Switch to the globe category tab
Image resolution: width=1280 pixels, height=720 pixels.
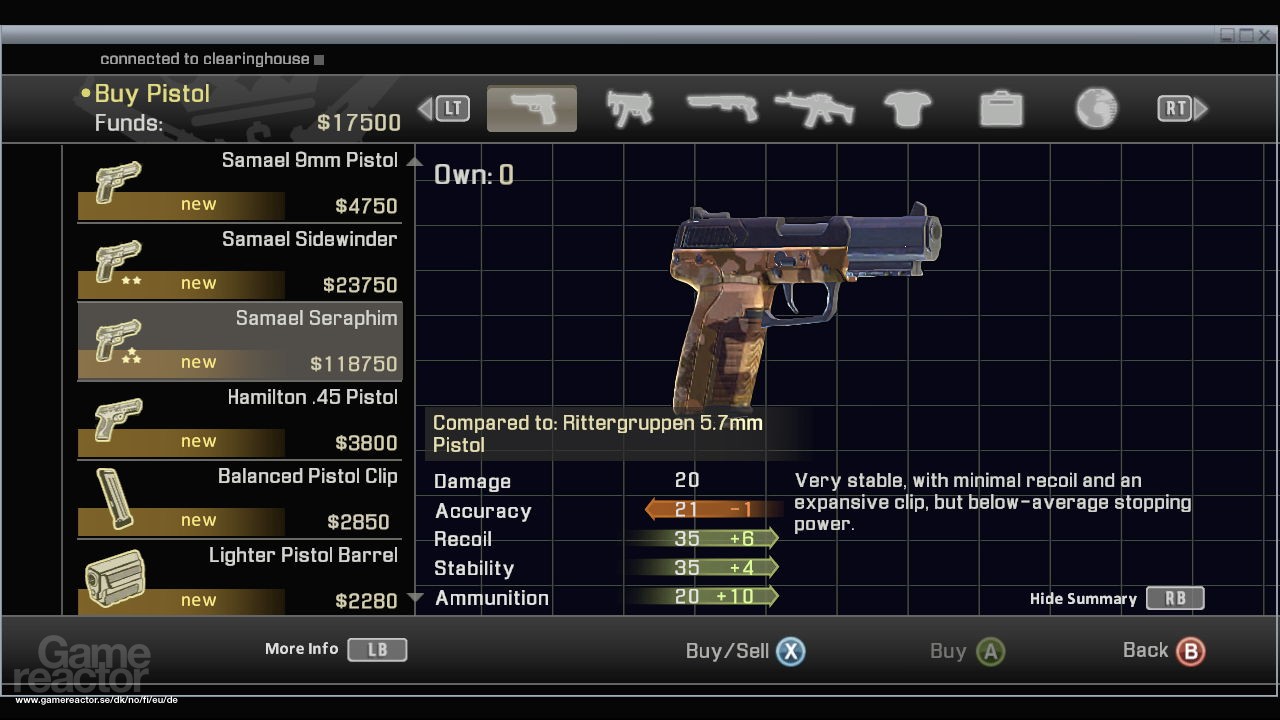pos(1096,108)
